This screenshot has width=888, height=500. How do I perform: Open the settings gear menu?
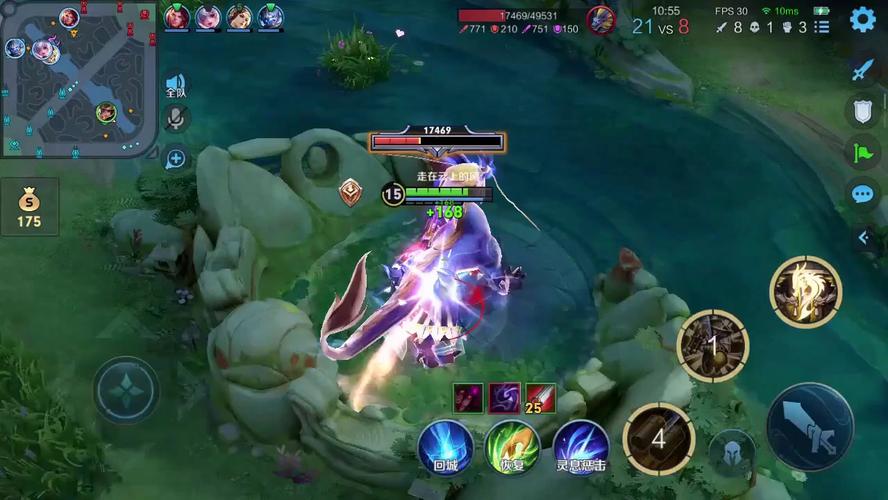click(x=862, y=19)
